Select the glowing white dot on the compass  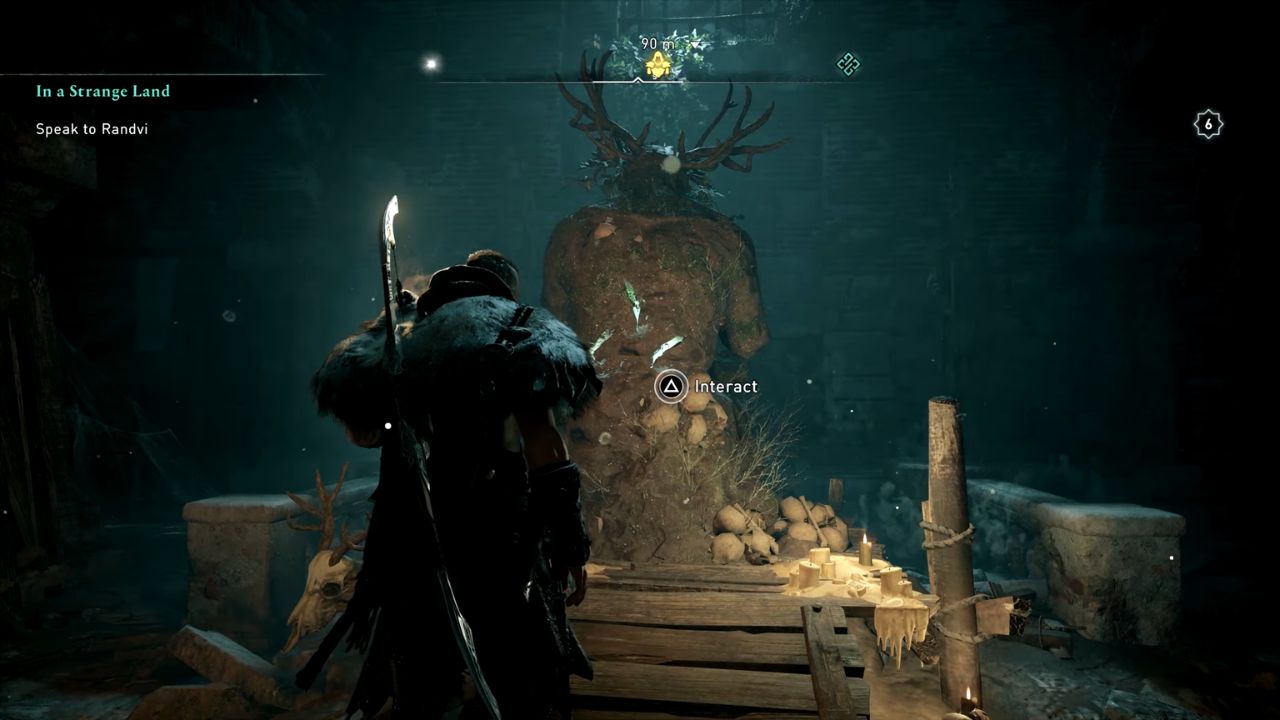tap(432, 65)
